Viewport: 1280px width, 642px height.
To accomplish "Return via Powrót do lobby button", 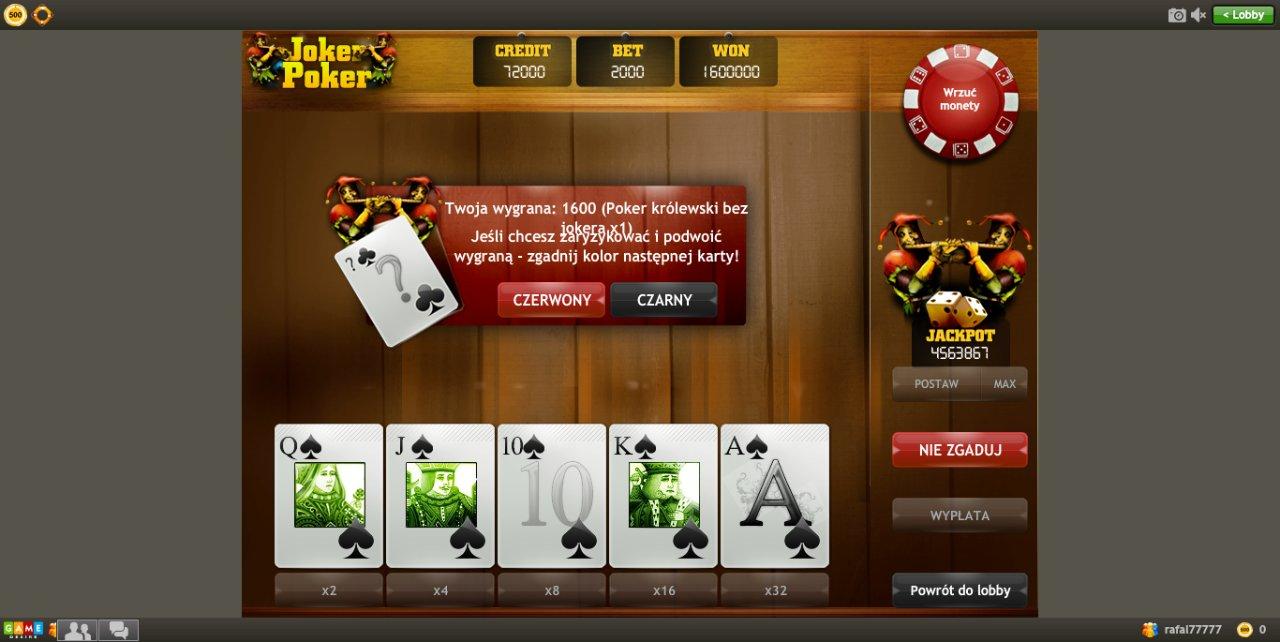I will pos(959,590).
